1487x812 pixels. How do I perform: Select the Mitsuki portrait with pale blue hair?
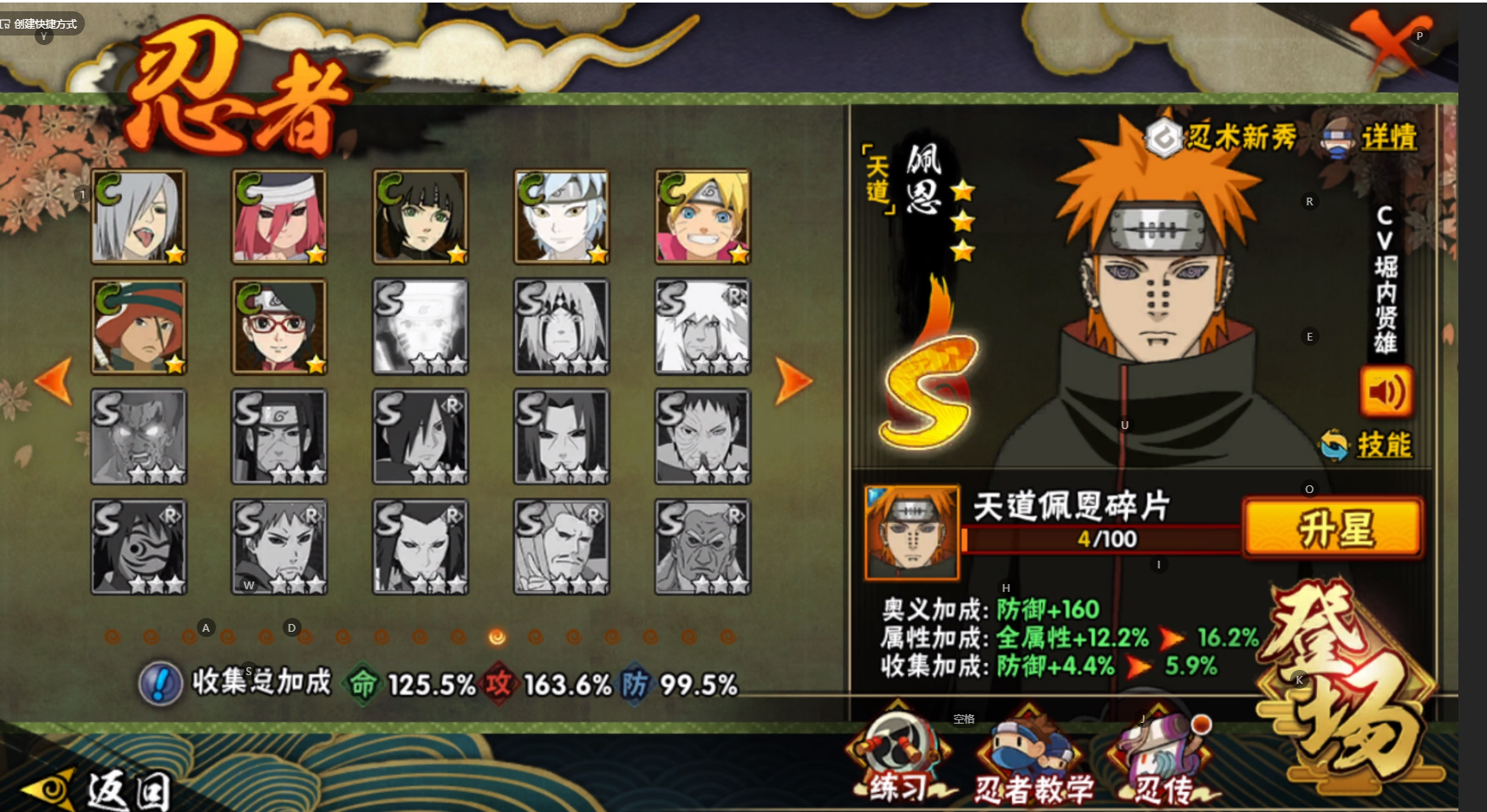click(561, 217)
